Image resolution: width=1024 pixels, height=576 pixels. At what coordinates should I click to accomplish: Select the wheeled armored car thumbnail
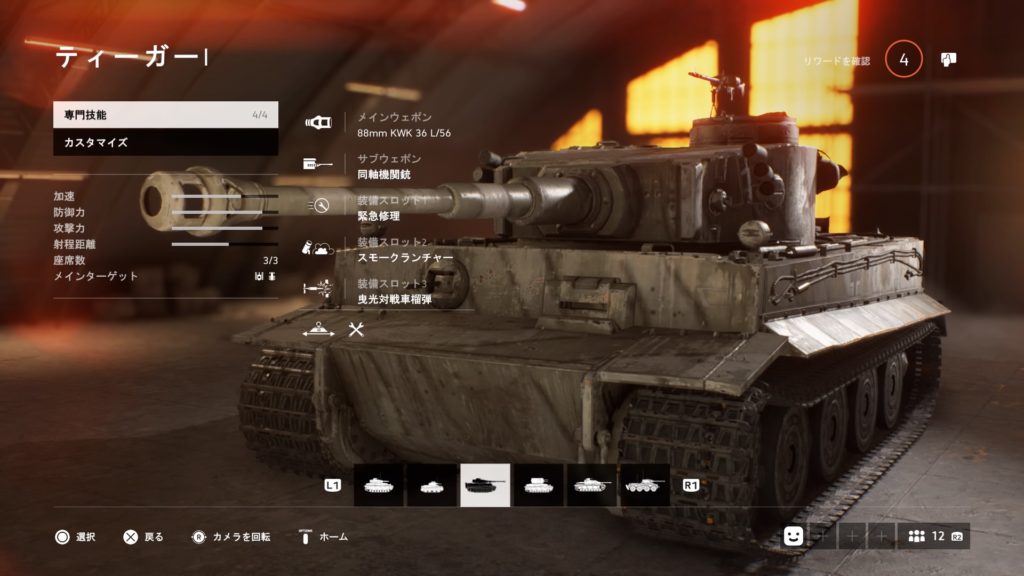tap(644, 485)
